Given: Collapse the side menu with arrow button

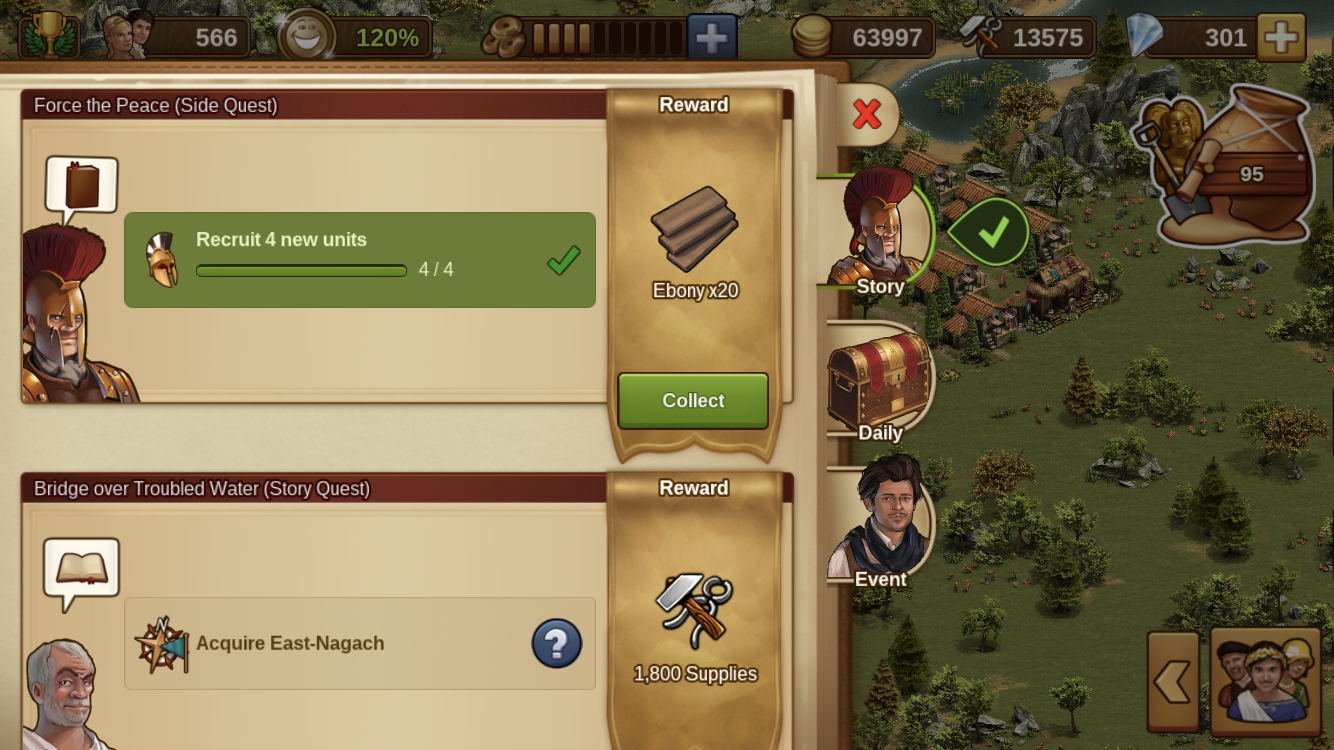Looking at the screenshot, I should click(x=1173, y=682).
